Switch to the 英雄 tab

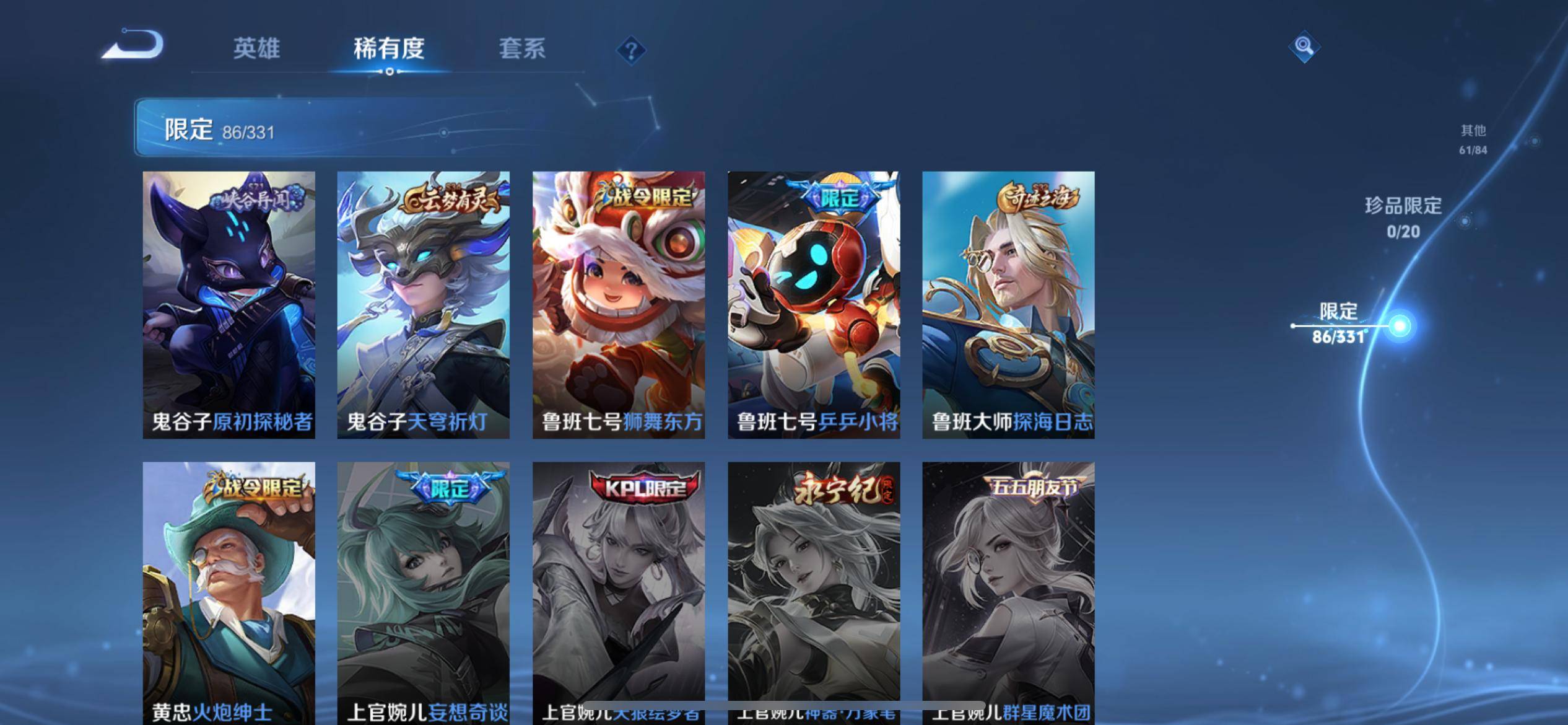click(257, 48)
